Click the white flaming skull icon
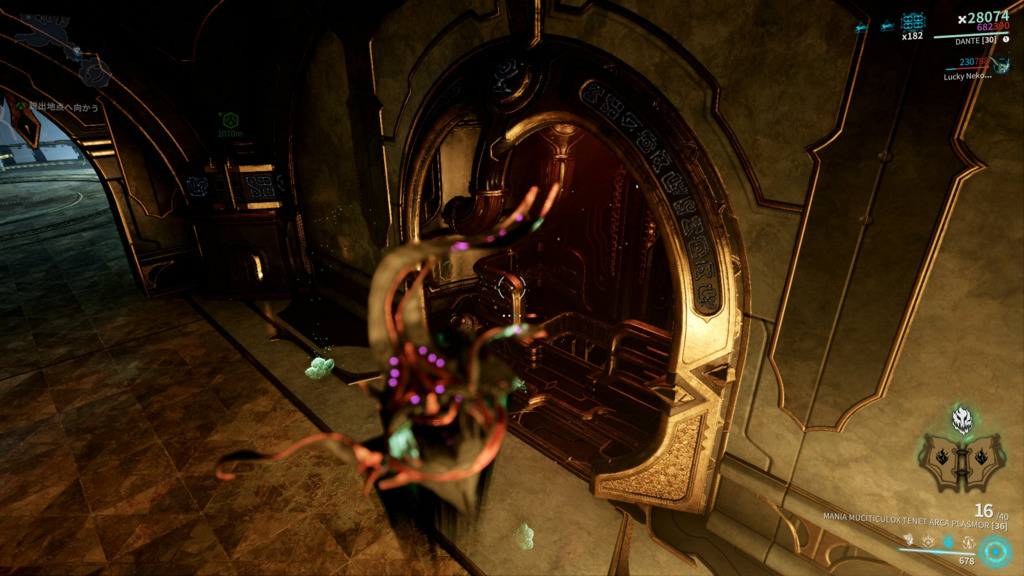The height and width of the screenshot is (576, 1024). click(962, 419)
